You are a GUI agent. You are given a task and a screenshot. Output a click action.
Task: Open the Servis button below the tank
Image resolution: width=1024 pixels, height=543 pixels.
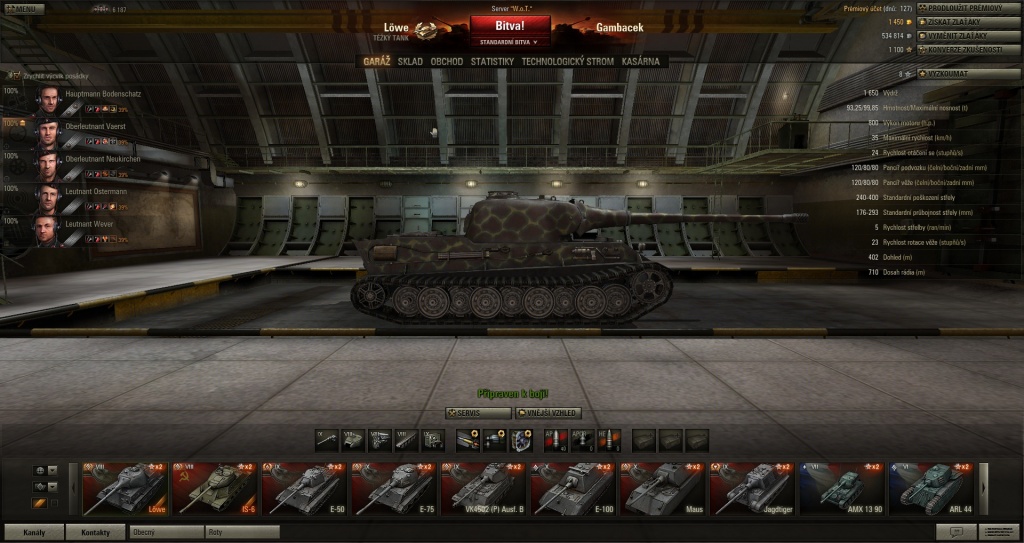[477, 413]
